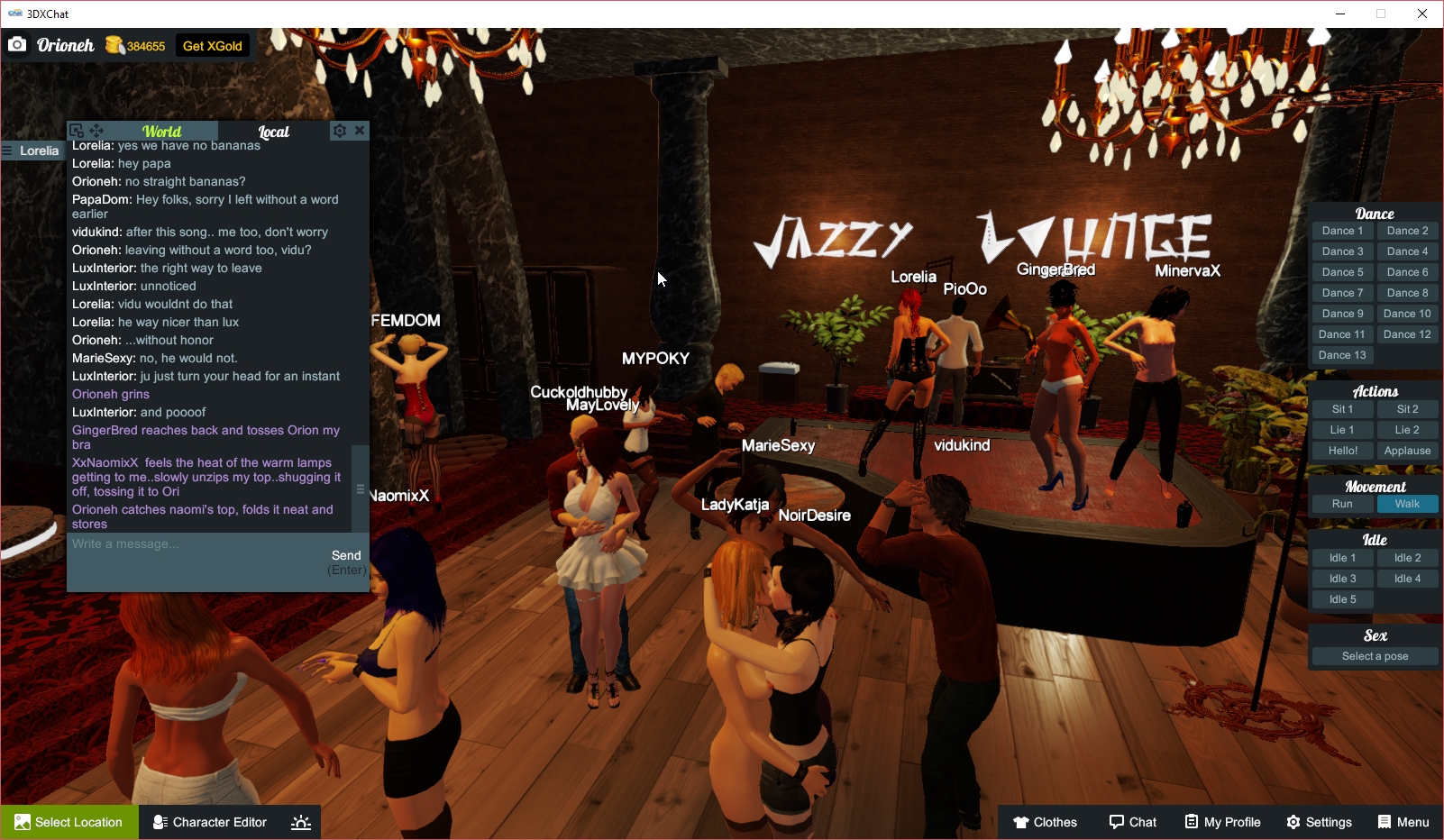Perform the Applause action
Image resolution: width=1444 pixels, height=840 pixels.
1407,450
